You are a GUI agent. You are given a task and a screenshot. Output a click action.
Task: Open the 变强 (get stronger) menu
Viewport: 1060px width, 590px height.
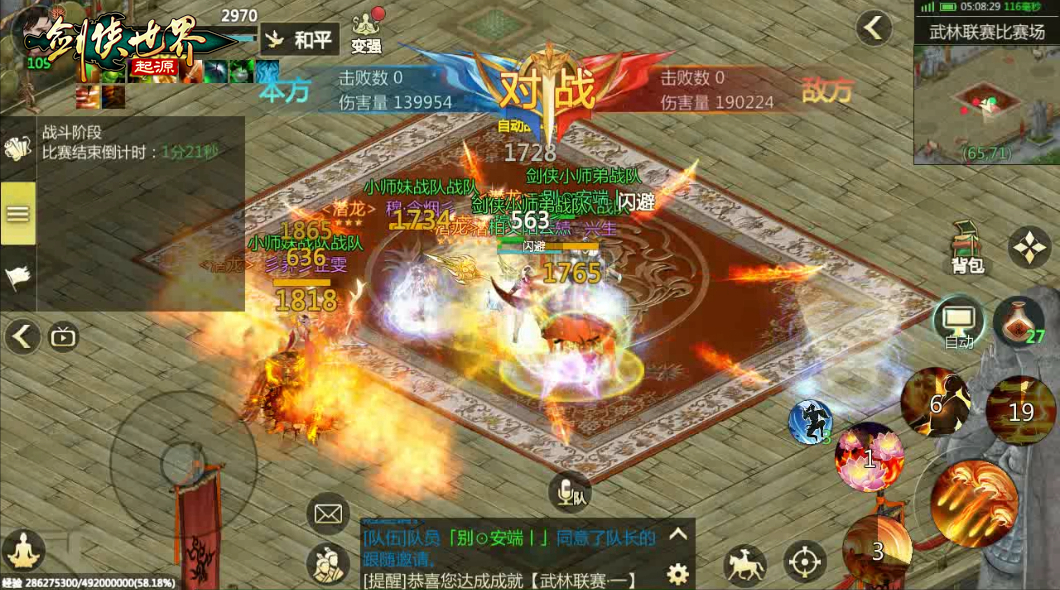pos(367,32)
